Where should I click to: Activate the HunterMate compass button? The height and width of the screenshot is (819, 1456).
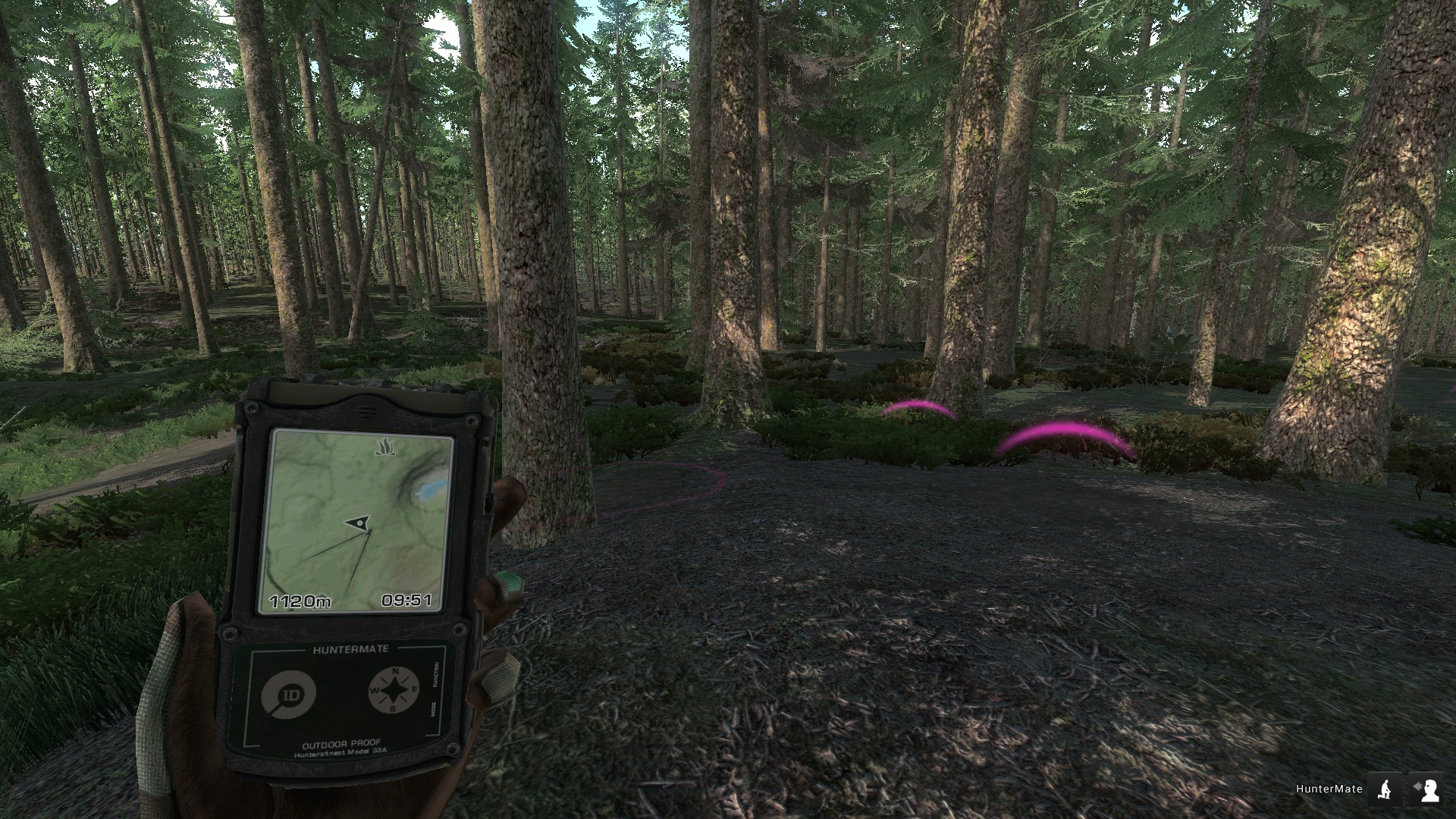pyautogui.click(x=394, y=690)
